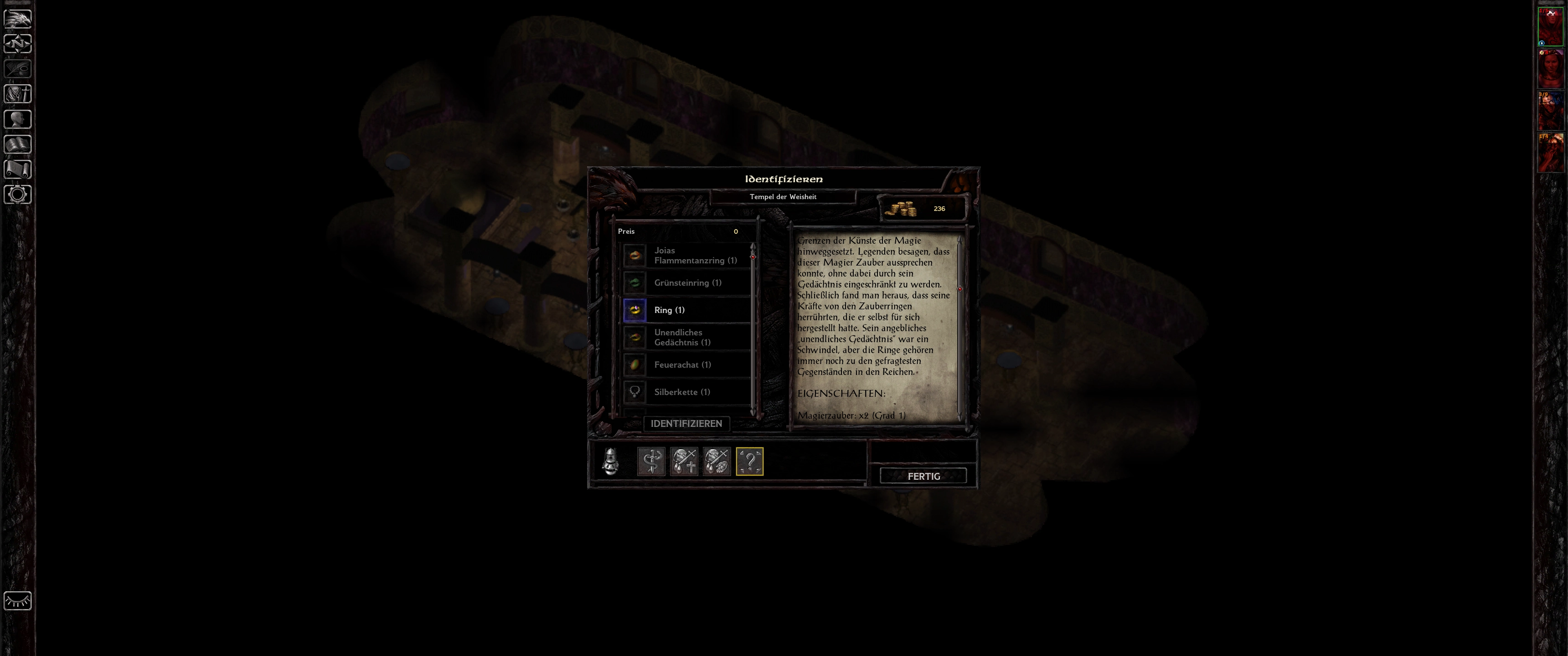Screen dimensions: 1568x656
Task: Open the priest scroll icon
Action: [18, 170]
